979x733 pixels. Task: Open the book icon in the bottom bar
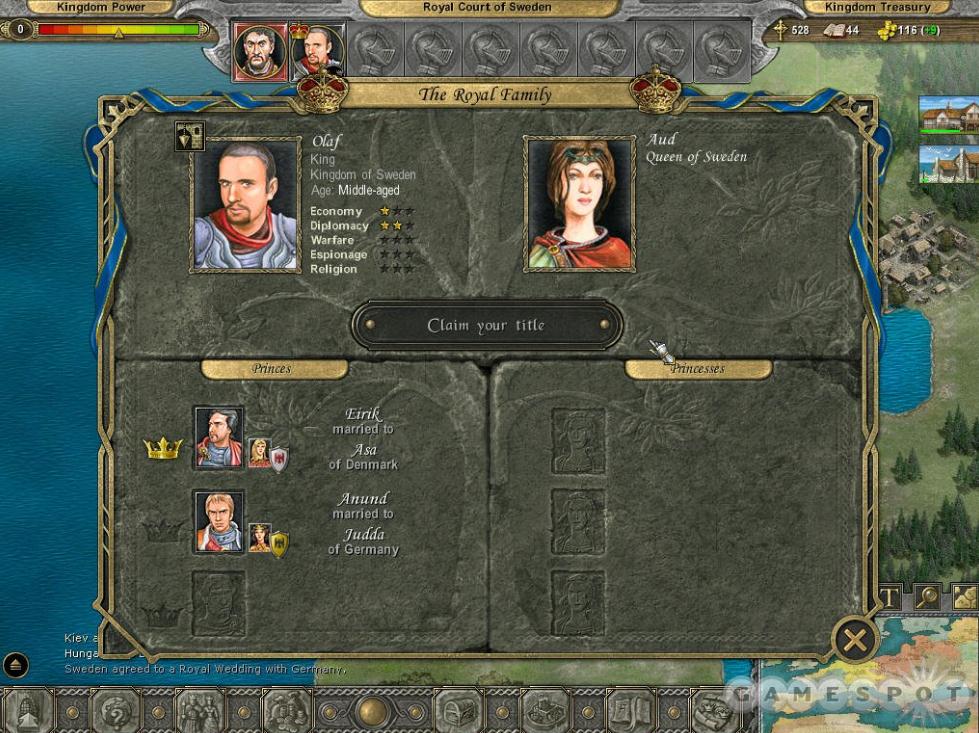click(630, 711)
